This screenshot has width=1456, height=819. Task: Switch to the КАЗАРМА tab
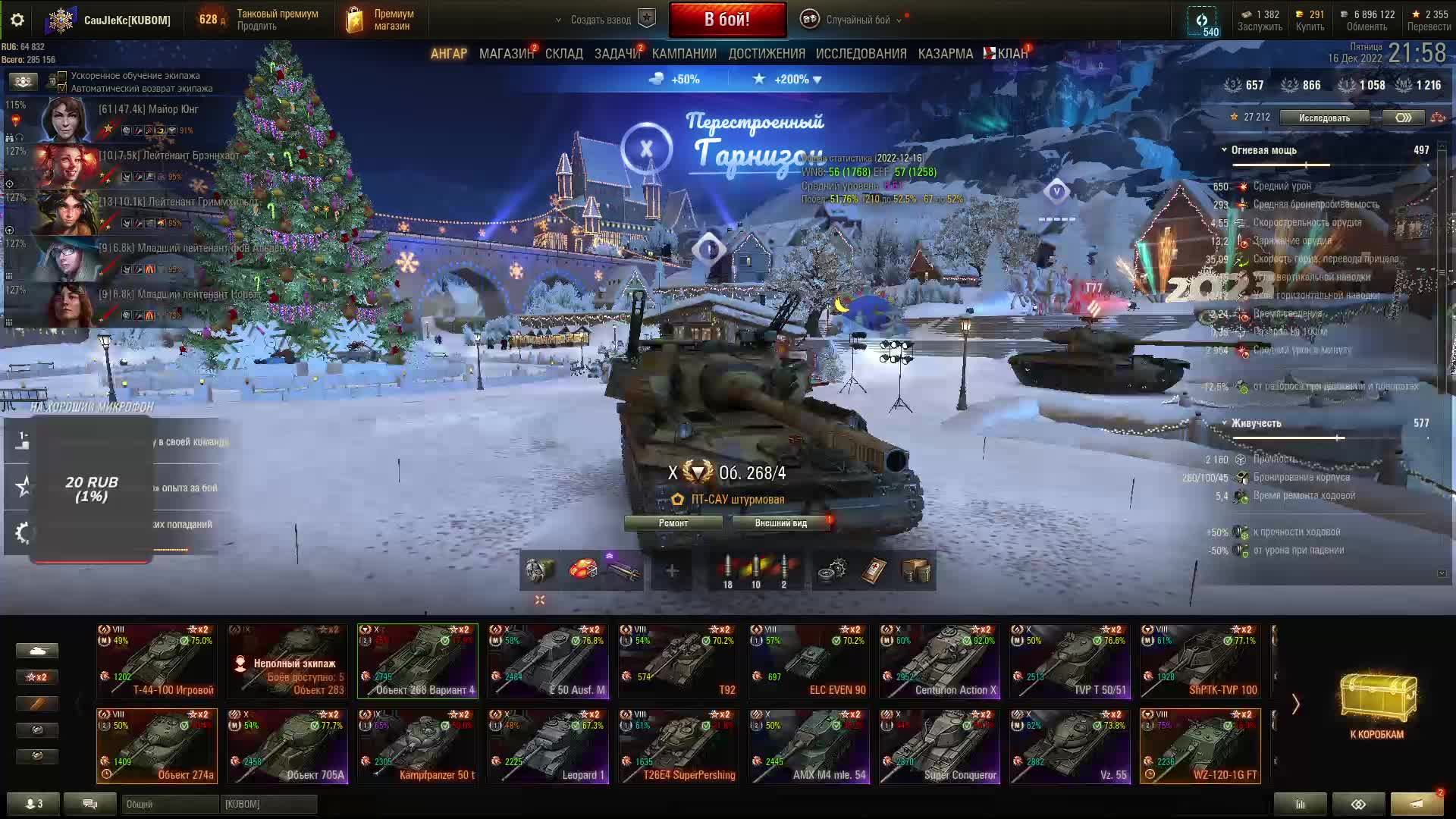pyautogui.click(x=945, y=54)
